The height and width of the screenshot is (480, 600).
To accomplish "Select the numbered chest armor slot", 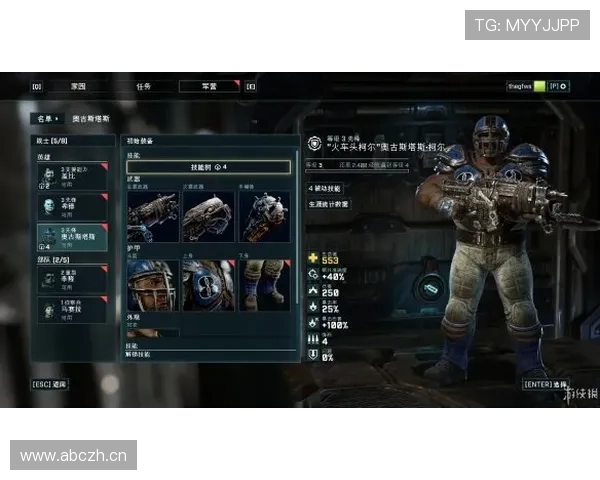I will tap(208, 284).
